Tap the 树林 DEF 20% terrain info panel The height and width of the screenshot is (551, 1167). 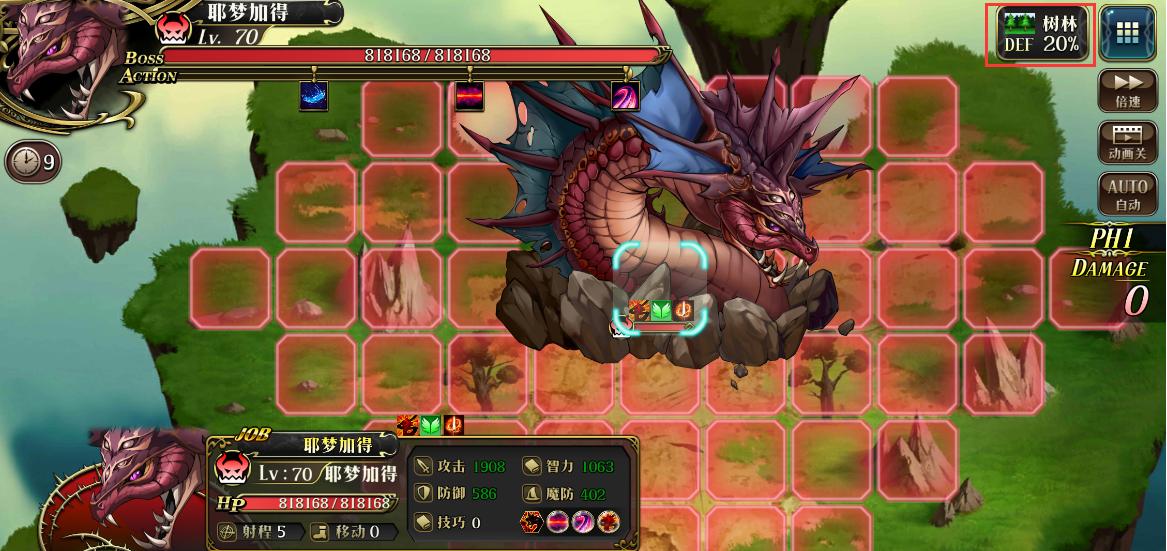(x=1041, y=35)
